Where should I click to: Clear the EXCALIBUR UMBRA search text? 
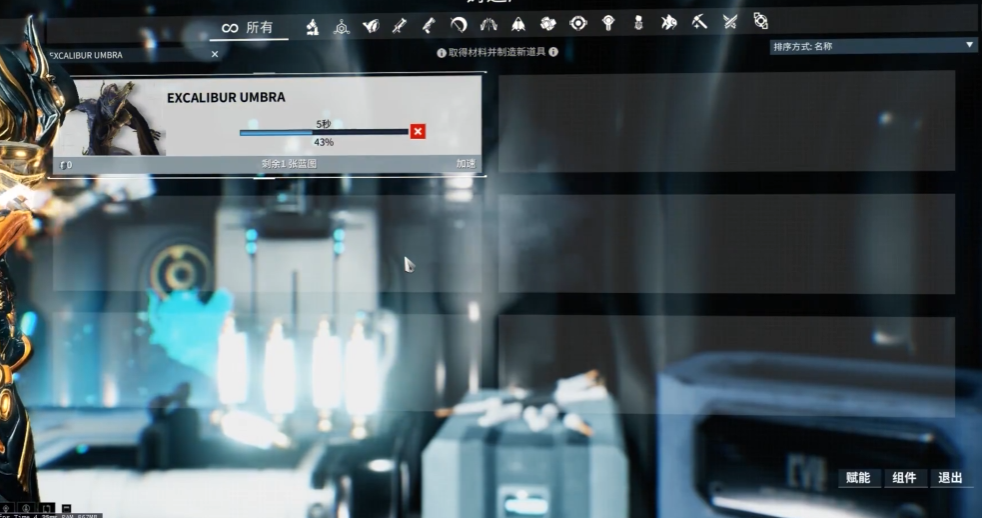point(215,55)
